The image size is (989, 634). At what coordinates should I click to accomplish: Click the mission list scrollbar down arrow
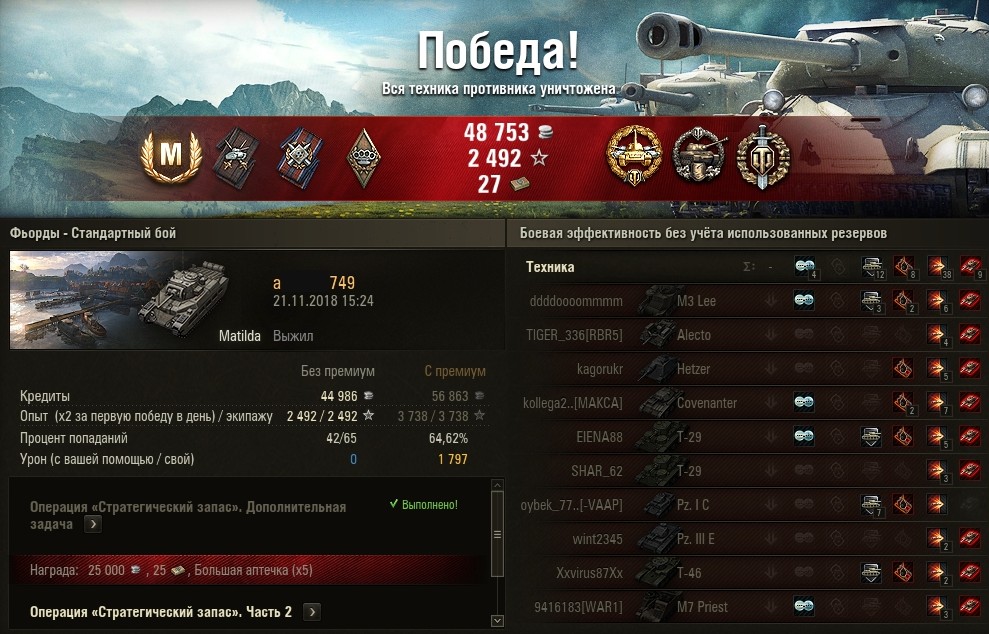pyautogui.click(x=497, y=621)
